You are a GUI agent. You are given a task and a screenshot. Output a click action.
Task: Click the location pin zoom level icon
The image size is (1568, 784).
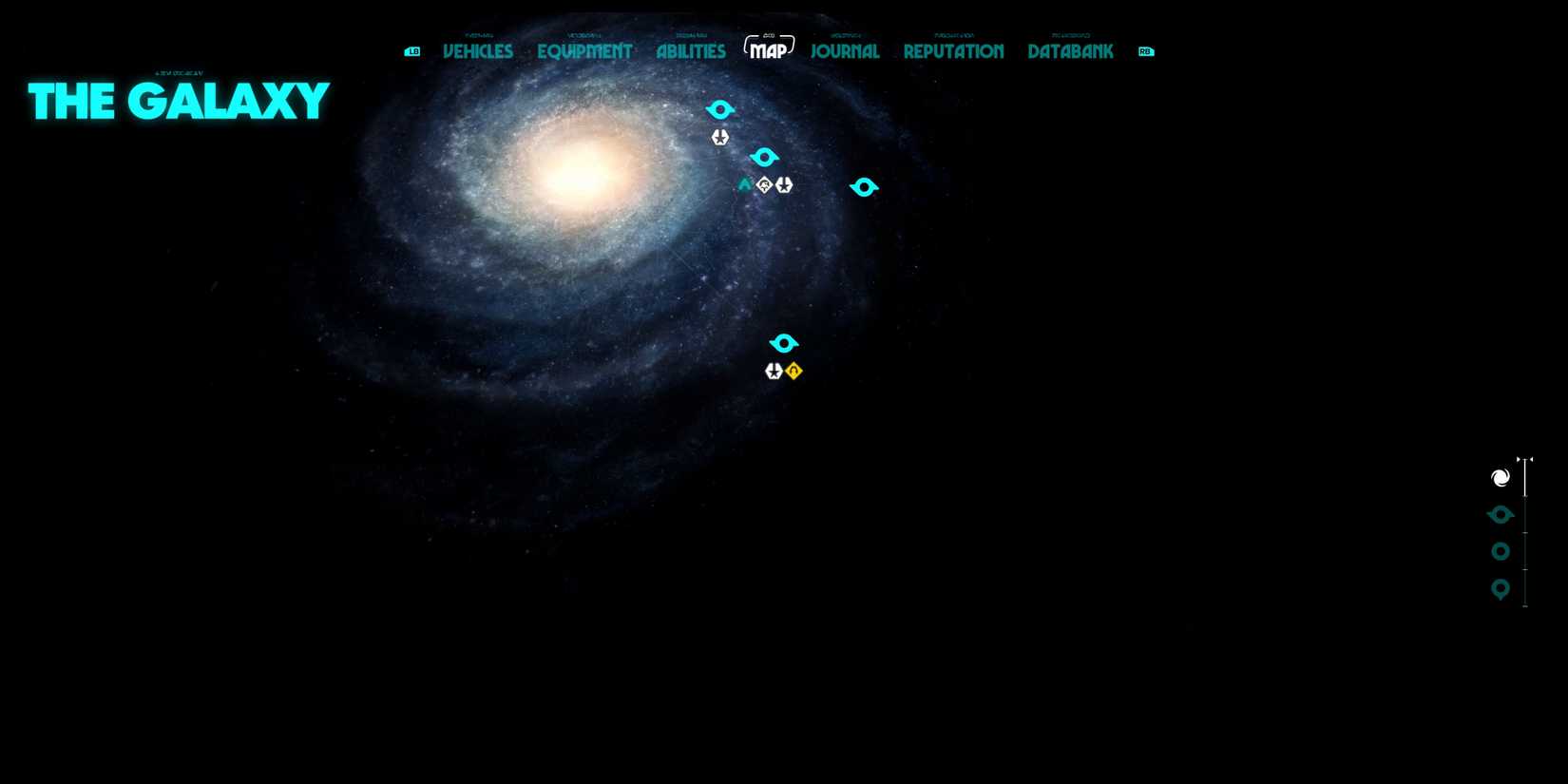click(1500, 589)
